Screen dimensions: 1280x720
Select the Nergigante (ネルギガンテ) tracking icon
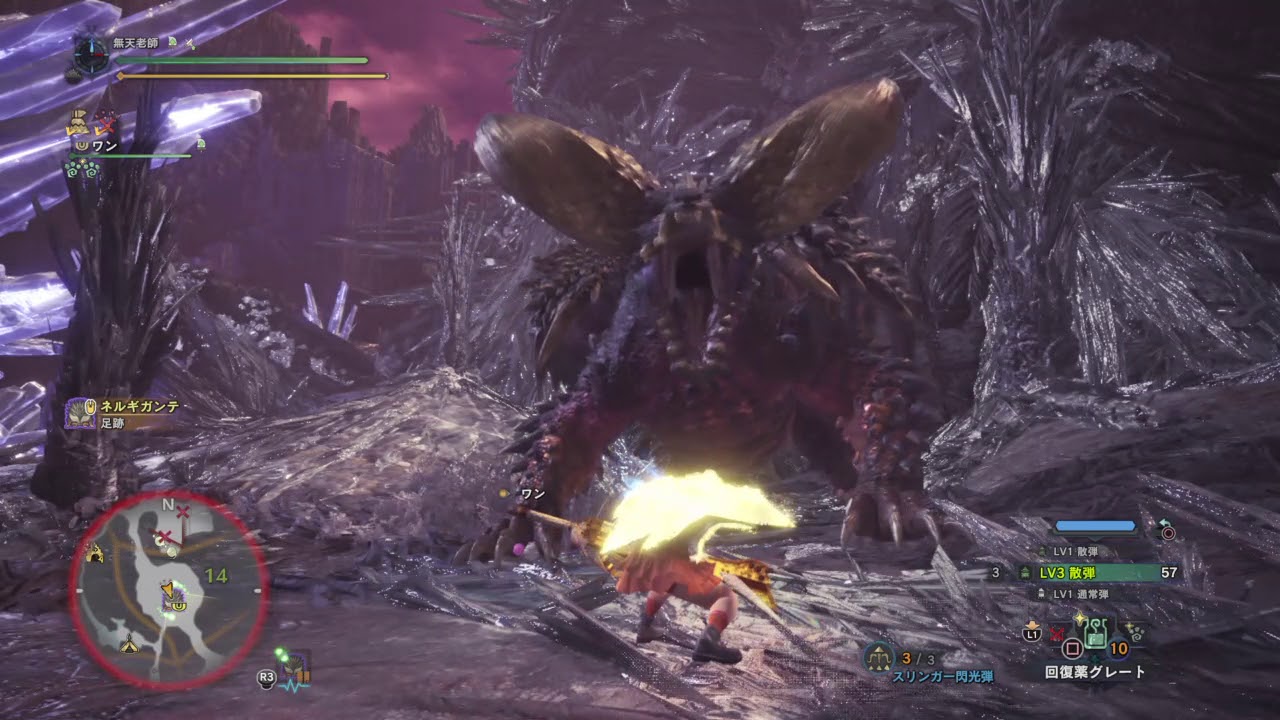point(80,412)
